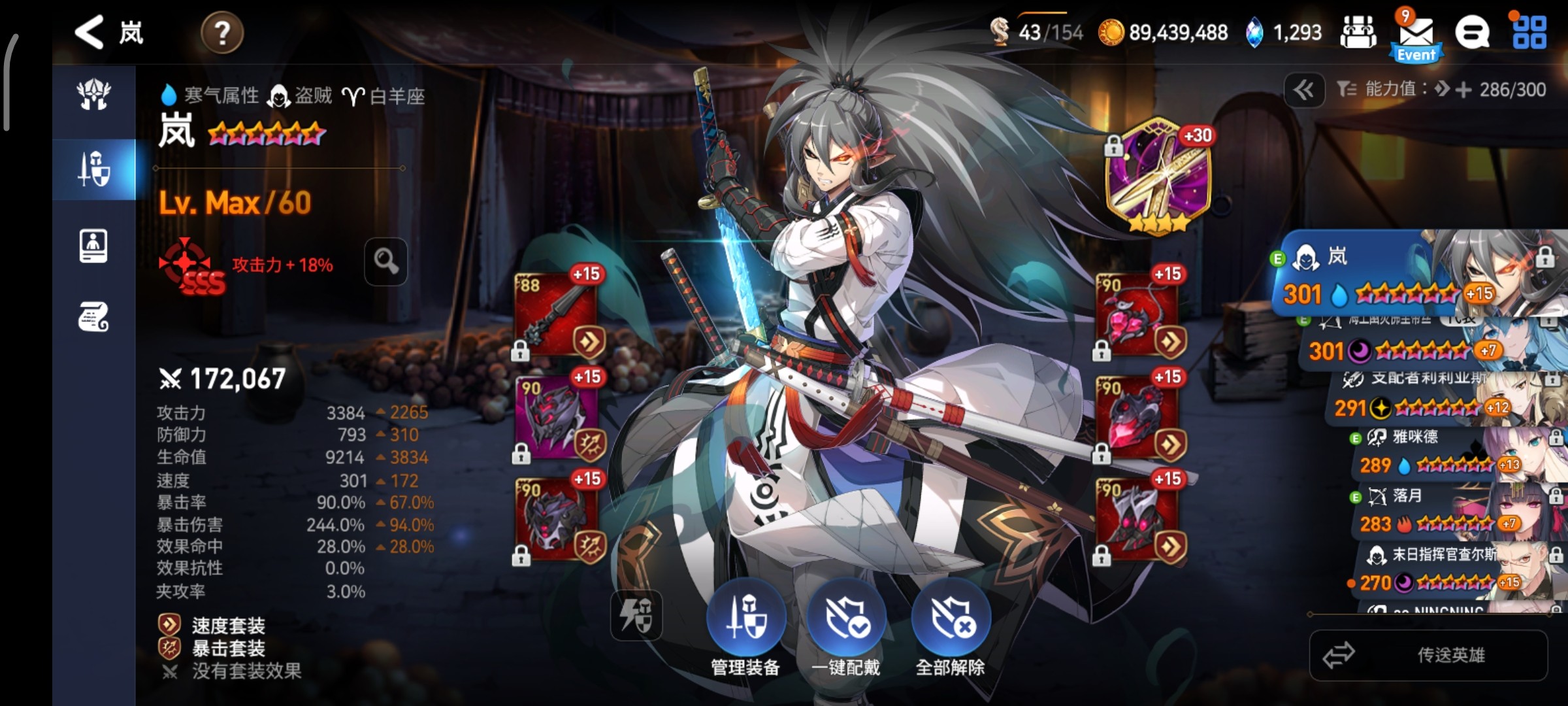The width and height of the screenshot is (1568, 706).
Task: Click 传送英雄 transfer hero button
Action: [x=1428, y=655]
